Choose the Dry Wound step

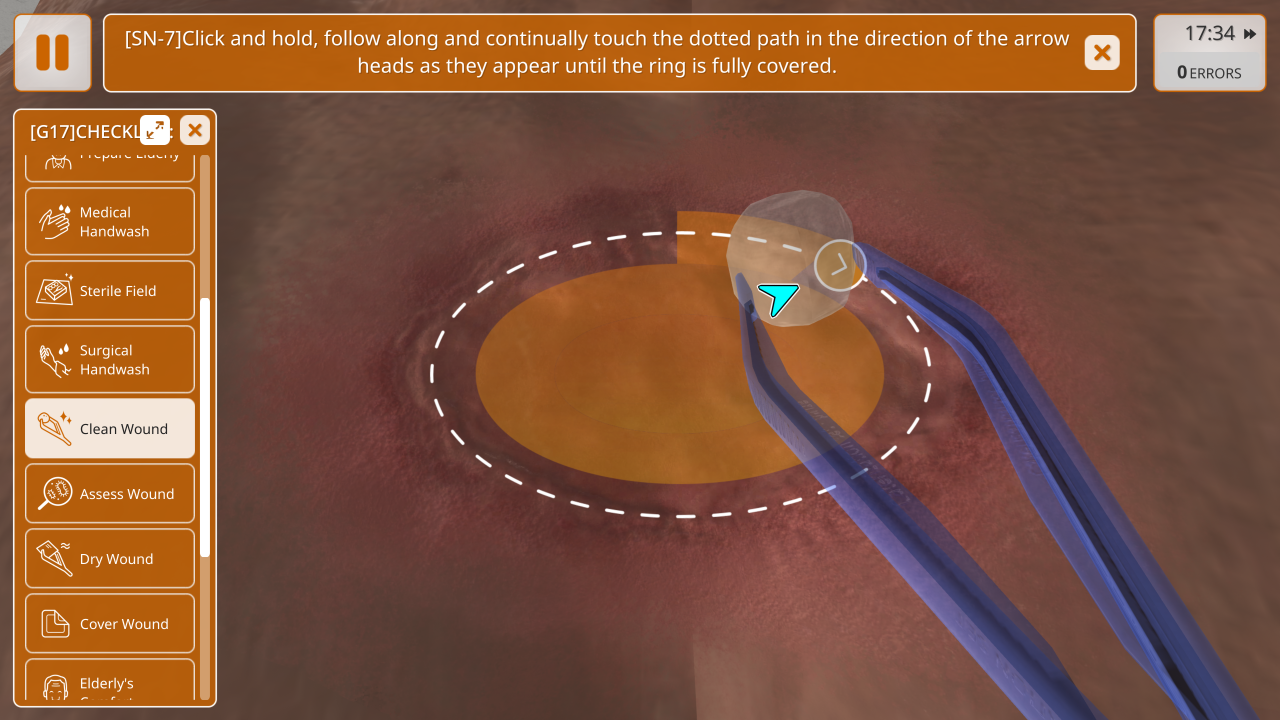click(x=110, y=559)
